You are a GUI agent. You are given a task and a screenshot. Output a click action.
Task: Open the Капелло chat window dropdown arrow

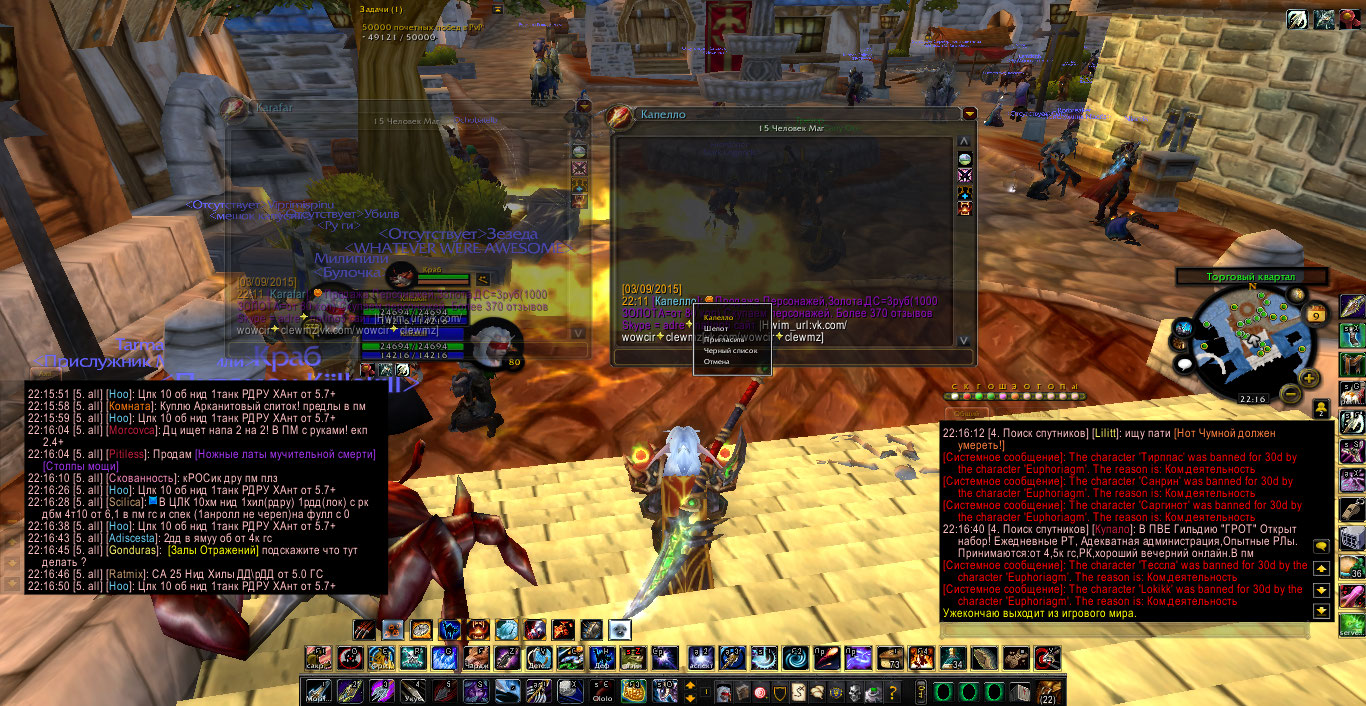coord(969,114)
